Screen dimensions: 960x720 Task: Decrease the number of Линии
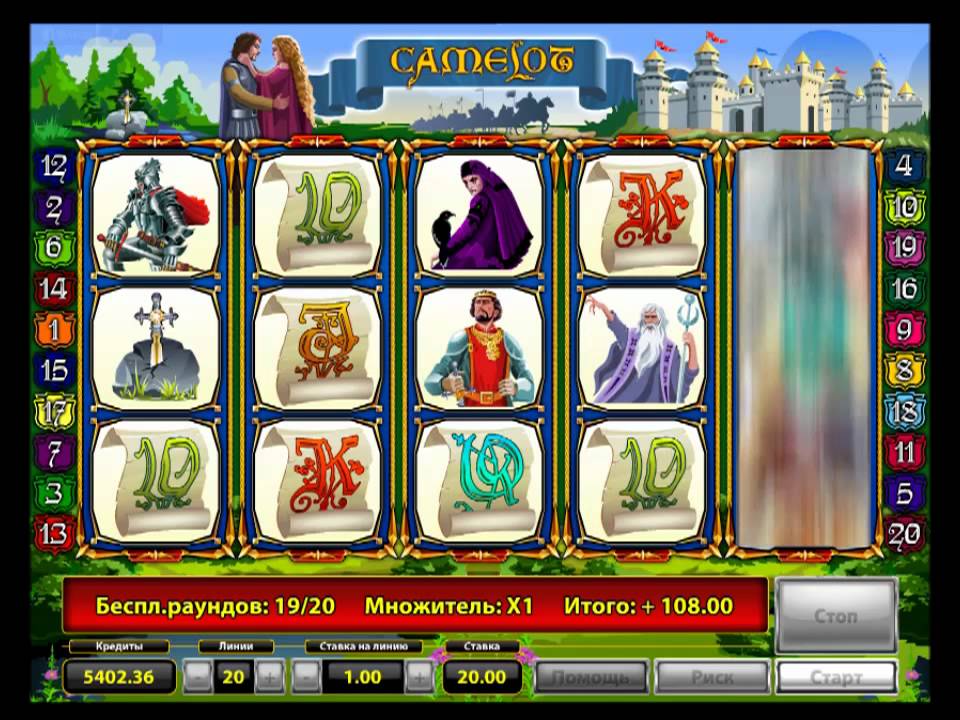tap(199, 677)
